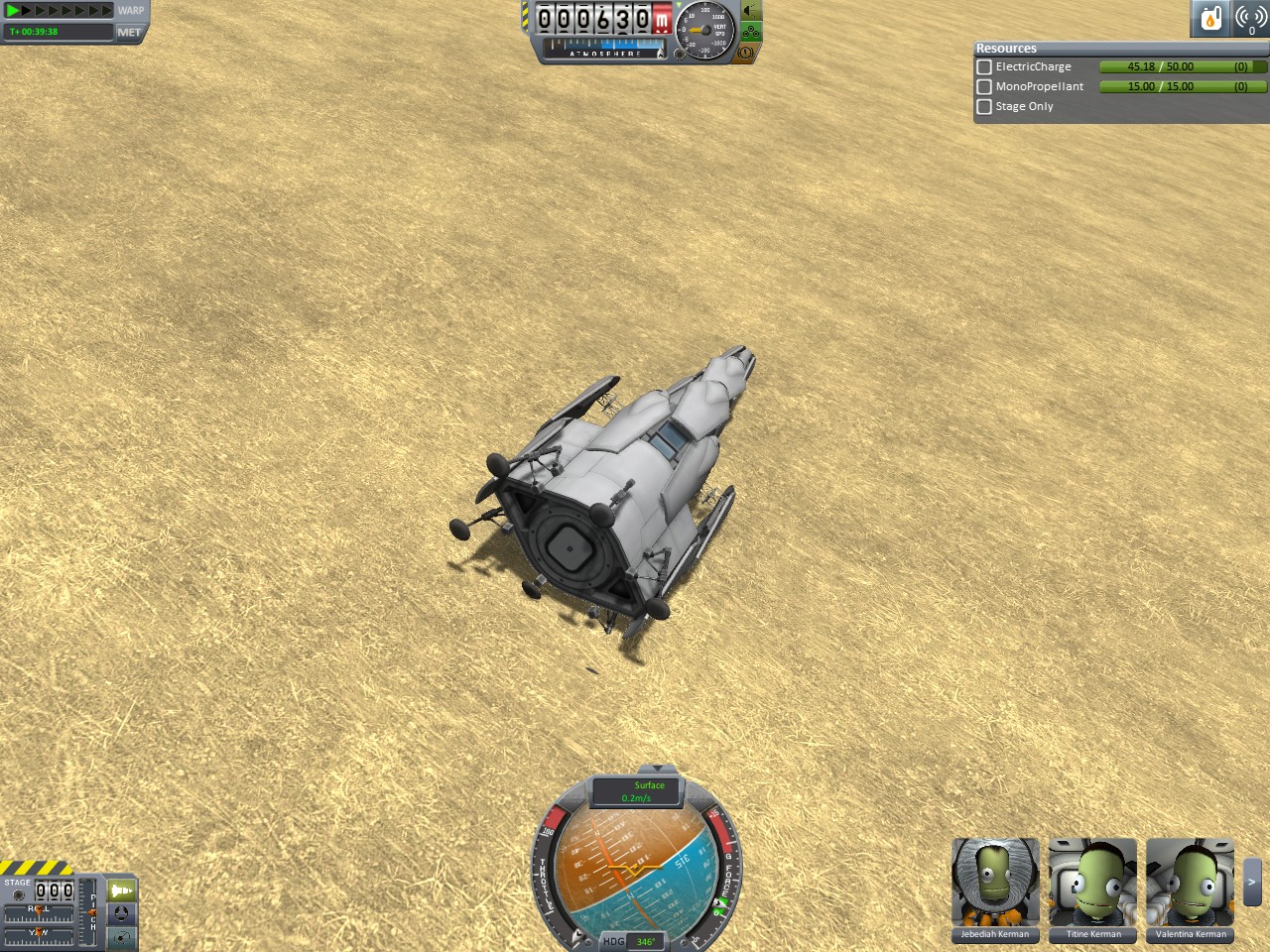The width and height of the screenshot is (1270, 952).
Task: Click the green time warp play arrow
Action: (x=13, y=10)
